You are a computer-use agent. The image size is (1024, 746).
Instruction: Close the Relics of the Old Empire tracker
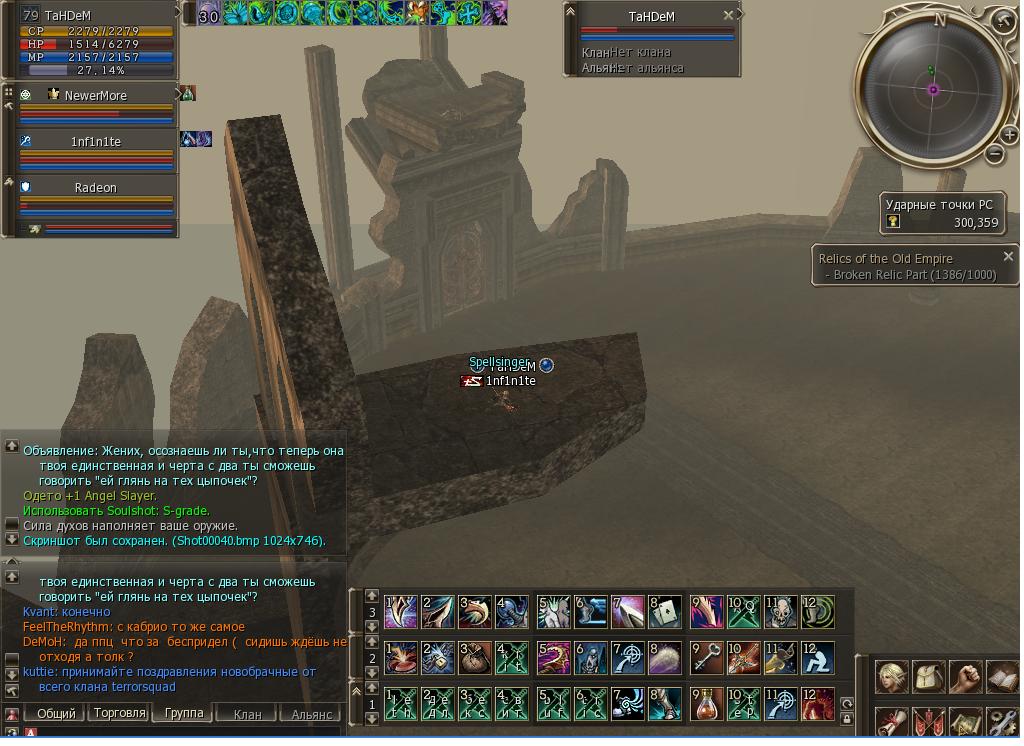(1007, 256)
